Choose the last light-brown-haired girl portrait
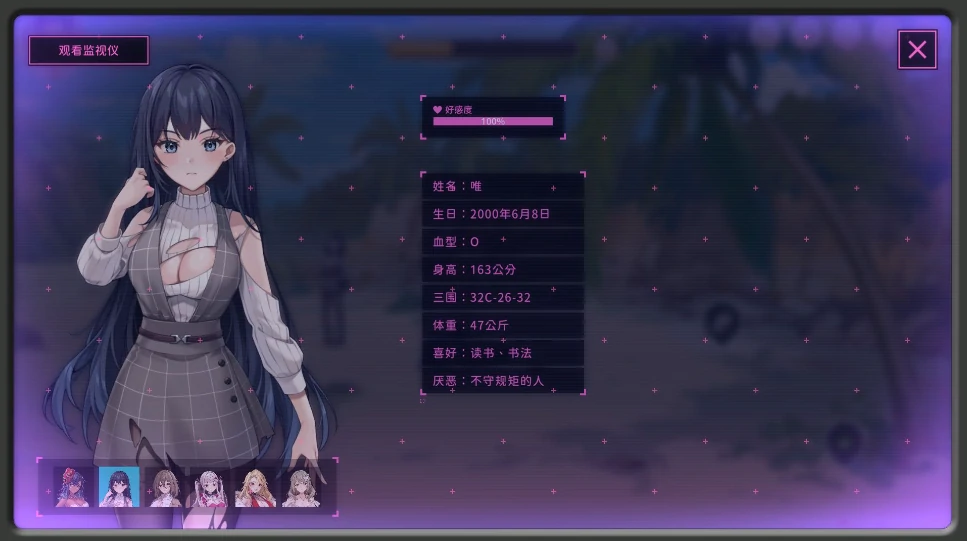The height and width of the screenshot is (541, 967). [300, 487]
